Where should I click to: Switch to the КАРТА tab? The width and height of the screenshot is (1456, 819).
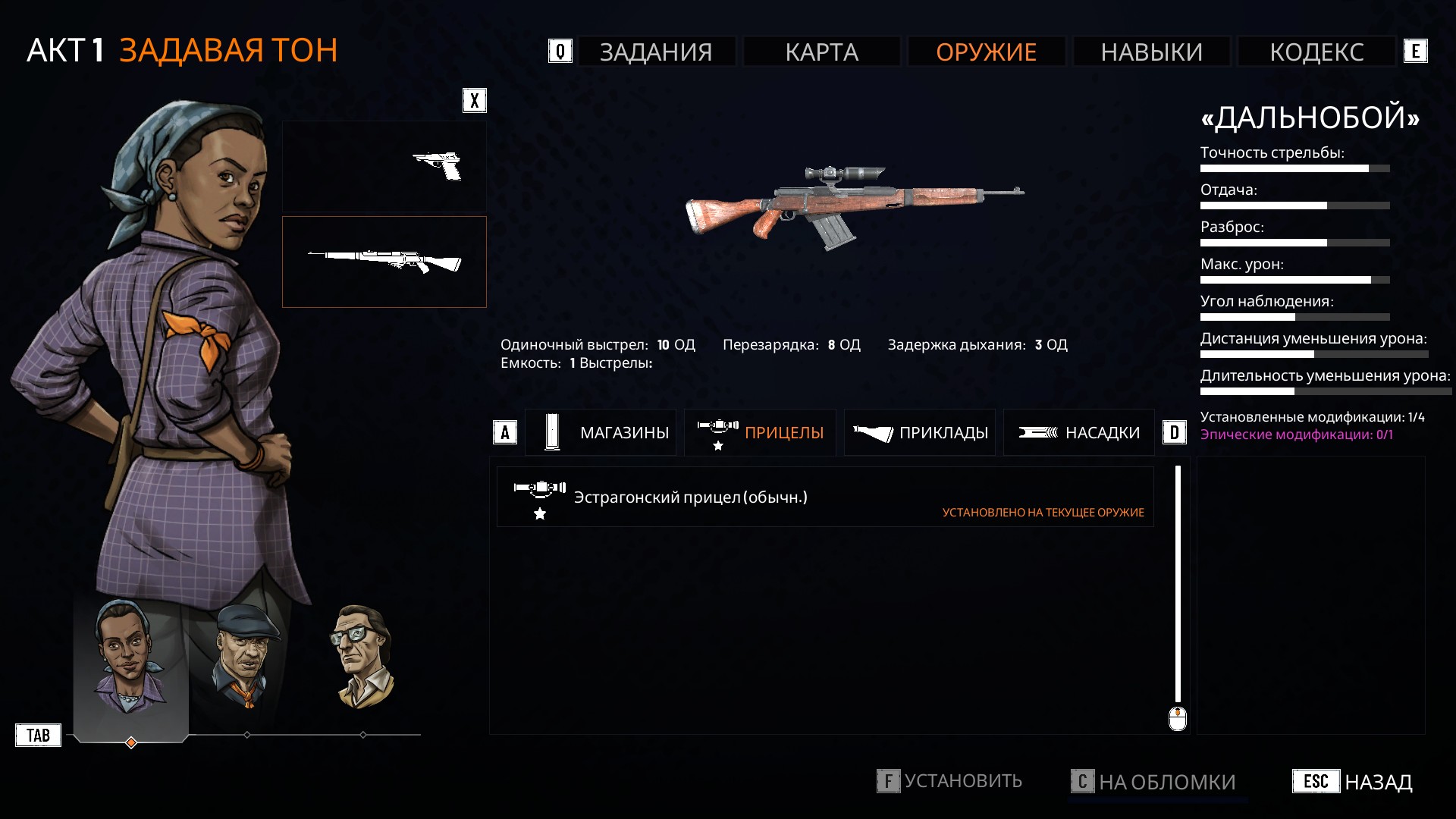pyautogui.click(x=821, y=52)
